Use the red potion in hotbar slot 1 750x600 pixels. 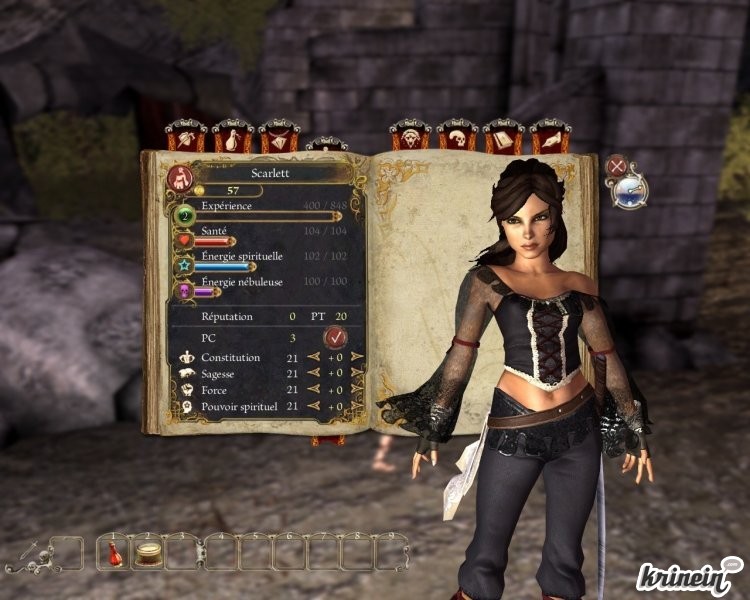115,553
